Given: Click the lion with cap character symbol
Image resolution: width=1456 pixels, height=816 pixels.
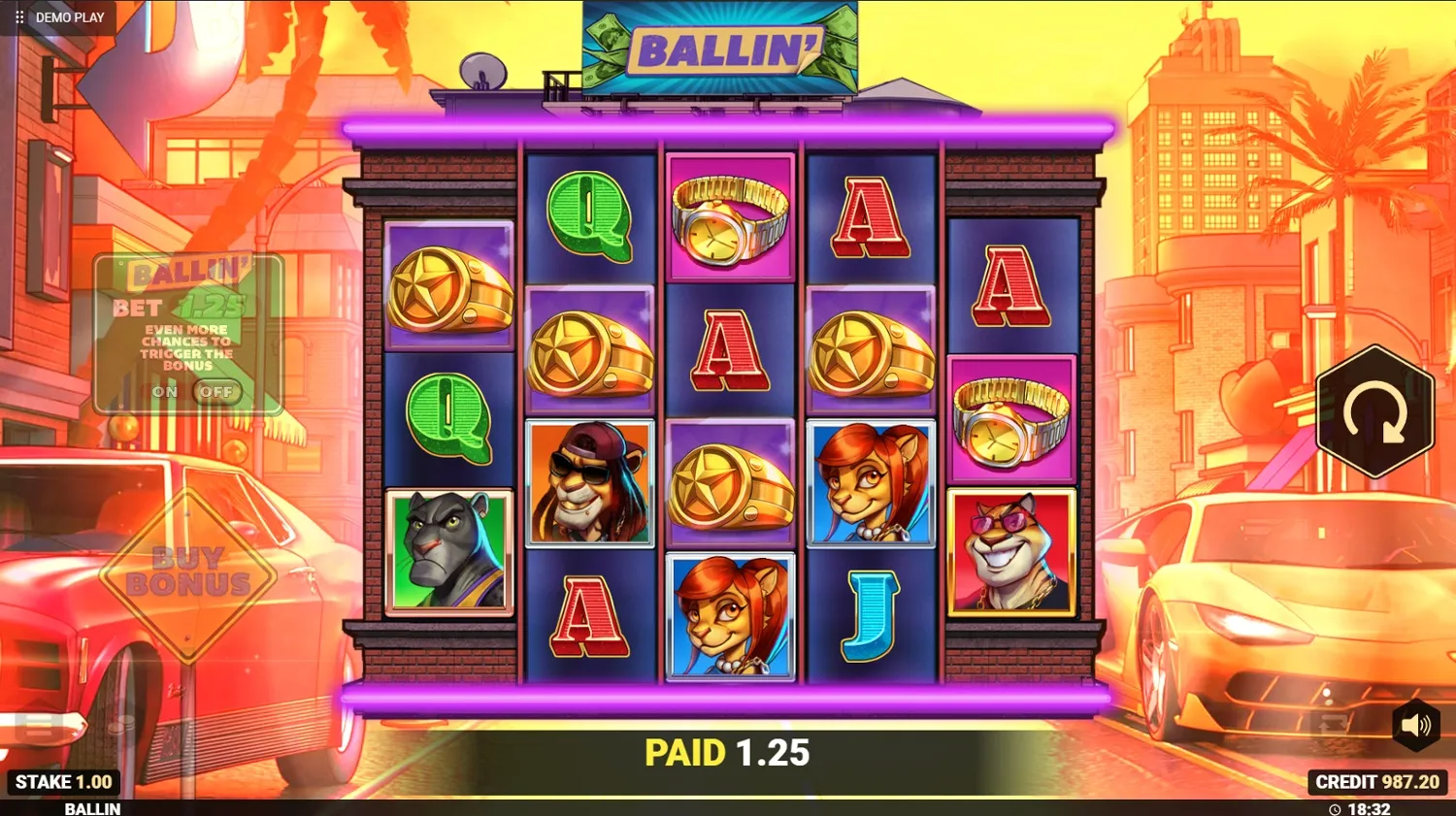Looking at the screenshot, I should click(587, 485).
